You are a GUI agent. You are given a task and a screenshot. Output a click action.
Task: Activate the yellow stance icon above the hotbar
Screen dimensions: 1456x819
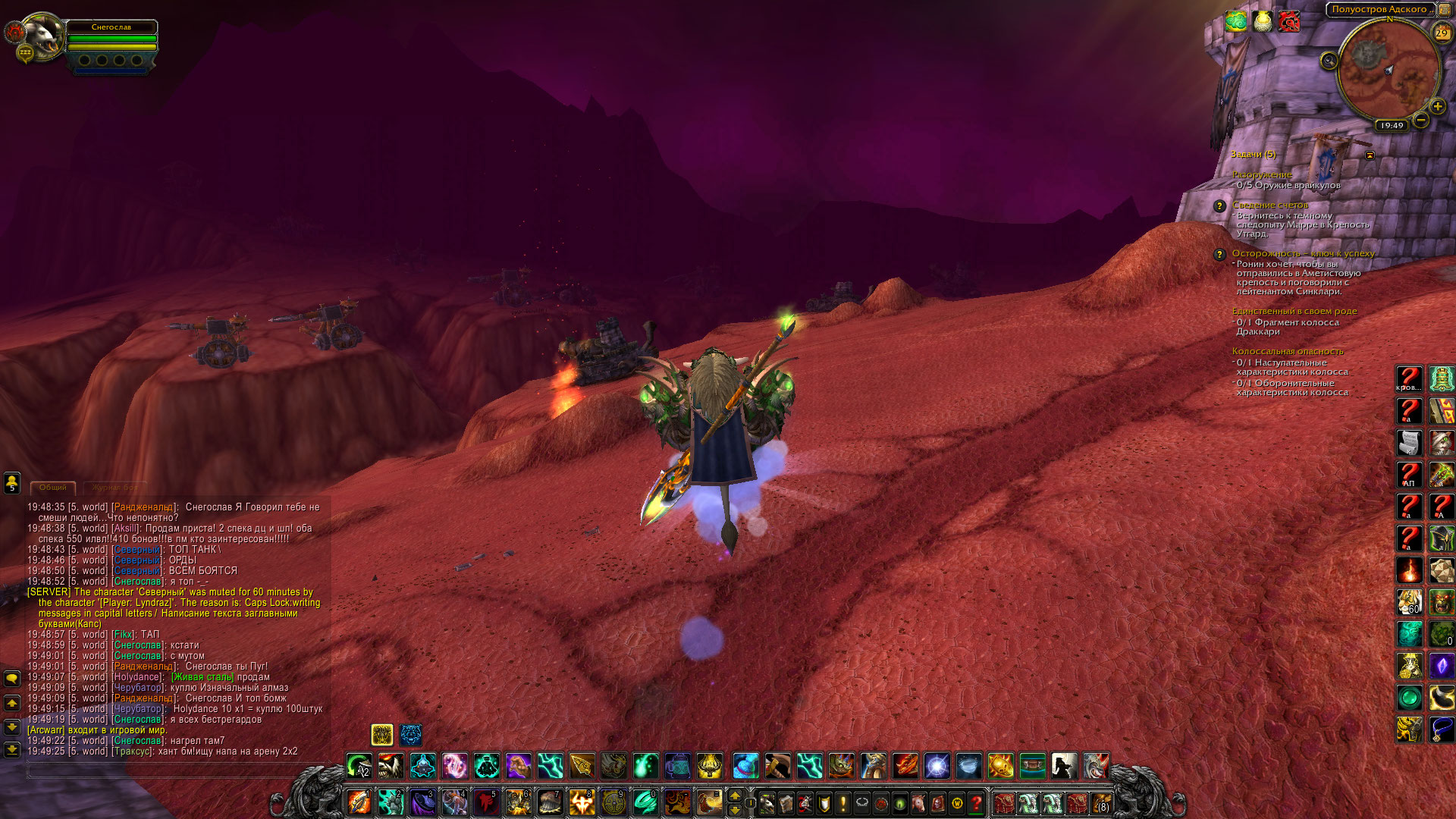click(x=382, y=734)
